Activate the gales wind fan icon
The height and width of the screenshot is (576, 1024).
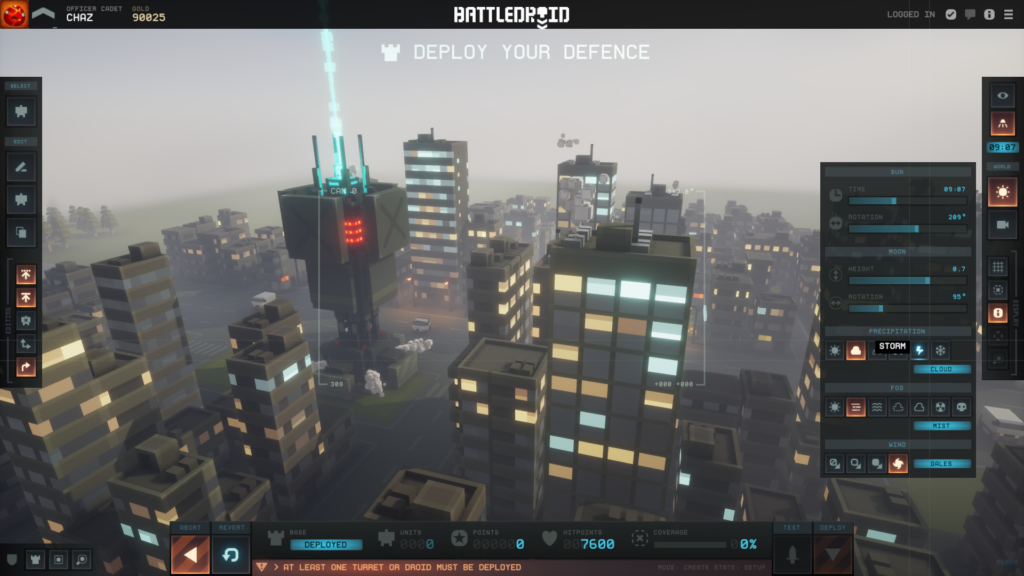(898, 463)
